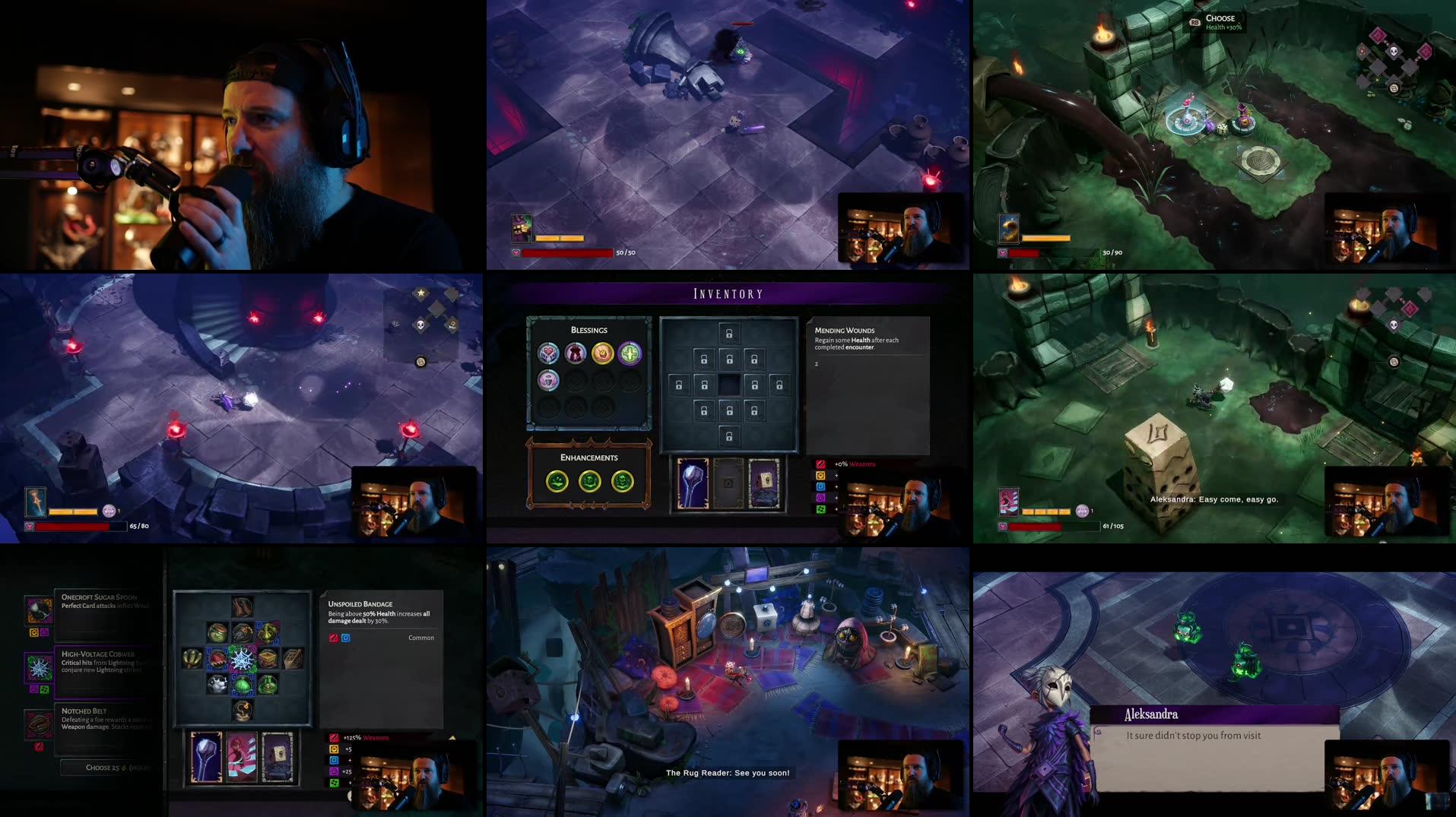
Task: Click the CHOOSE Health +30% prompt
Action: (1217, 21)
